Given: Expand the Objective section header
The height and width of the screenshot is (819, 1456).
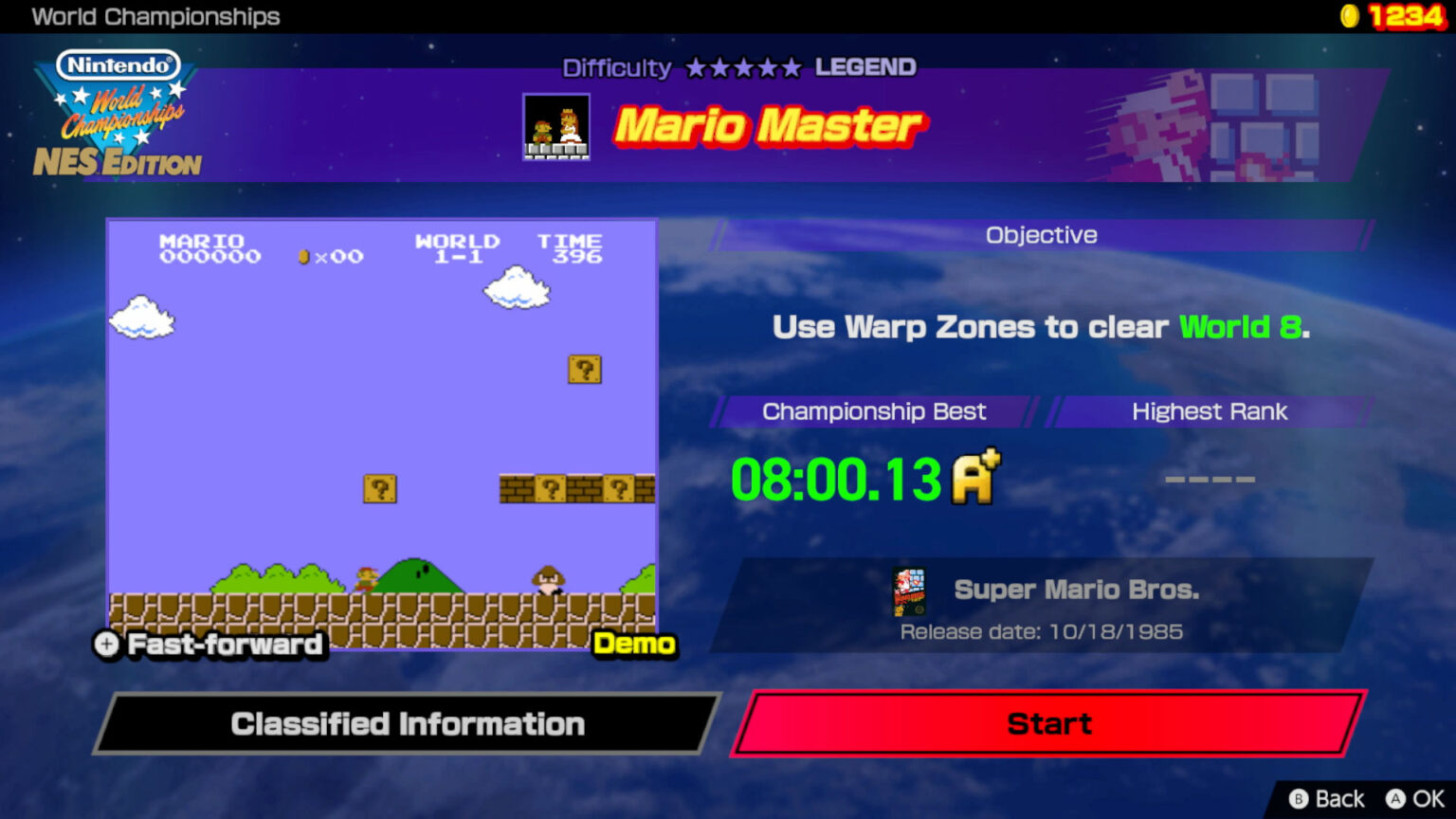Looking at the screenshot, I should point(1041,234).
